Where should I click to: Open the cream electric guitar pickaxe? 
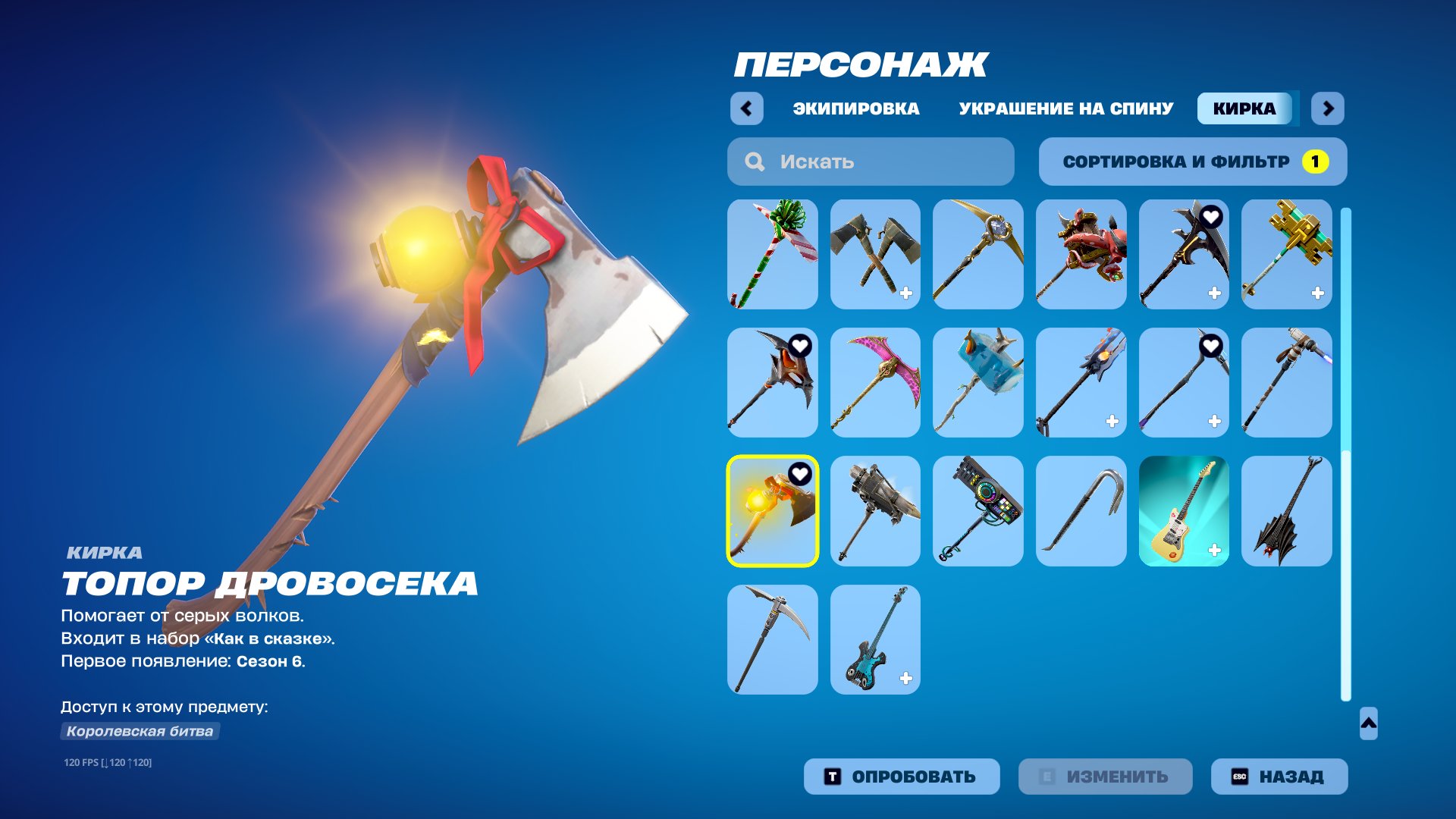coord(1184,510)
